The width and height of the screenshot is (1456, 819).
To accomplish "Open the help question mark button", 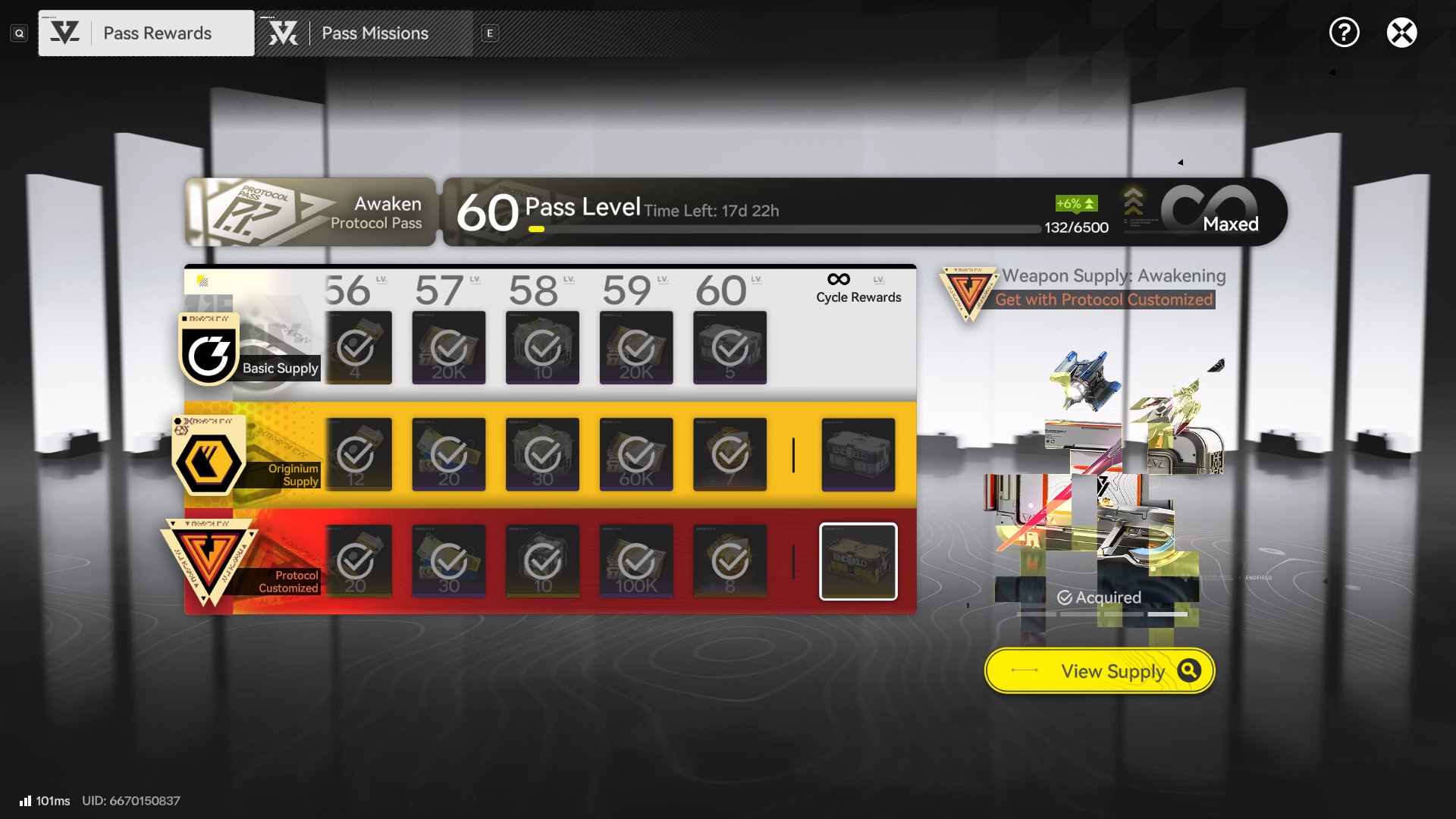I will coord(1344,33).
